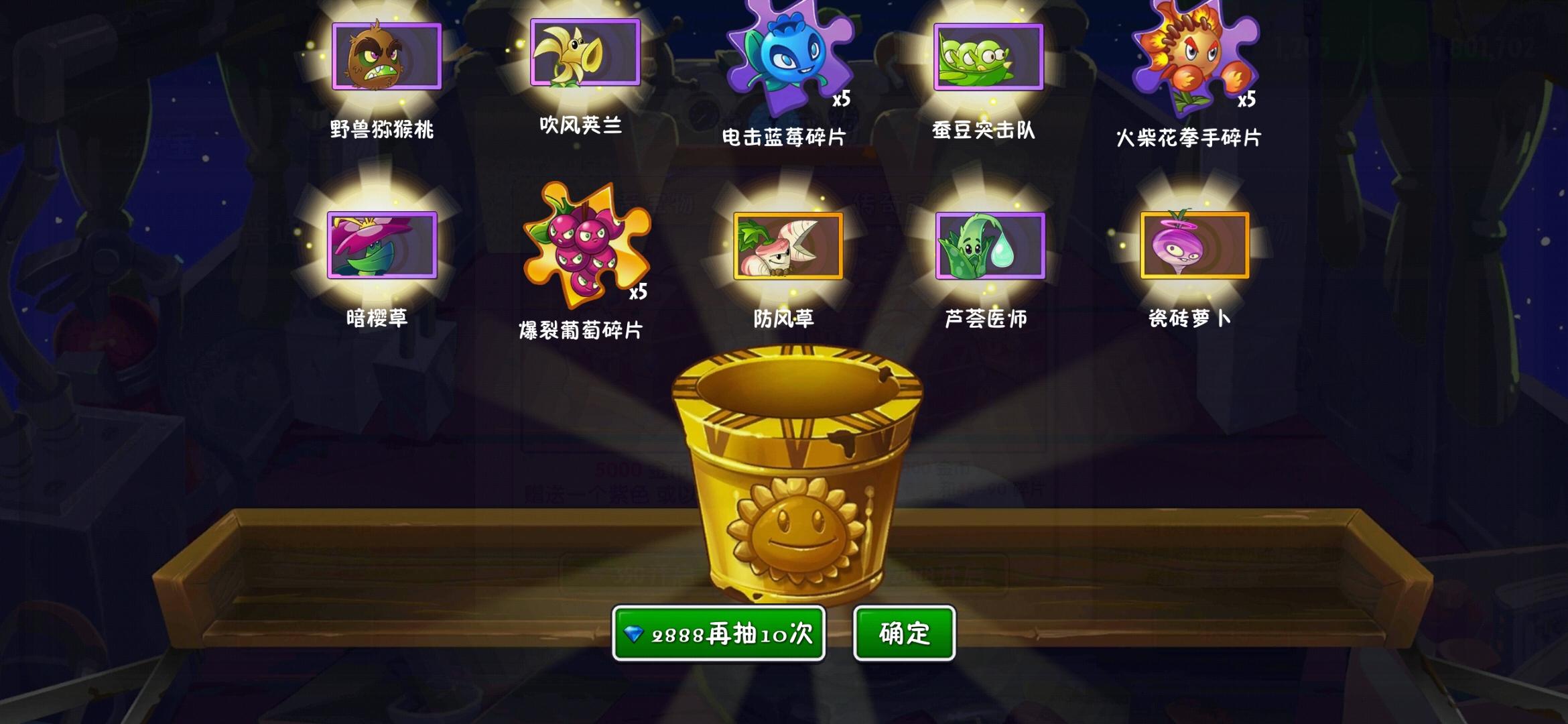Screen dimensions: 1568x724
Task: Select the 野兽猕猴桃 plant card
Action: tap(387, 56)
